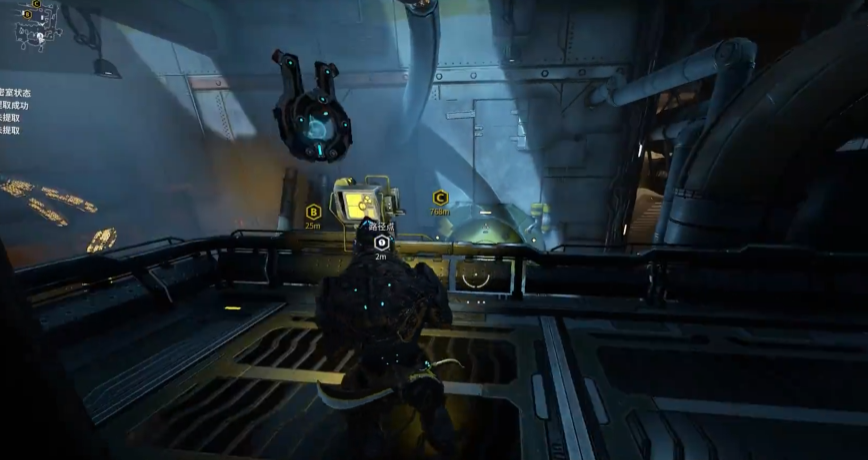Click the white waypoint marker at 2m
Screen dimensions: 868x460
[380, 242]
